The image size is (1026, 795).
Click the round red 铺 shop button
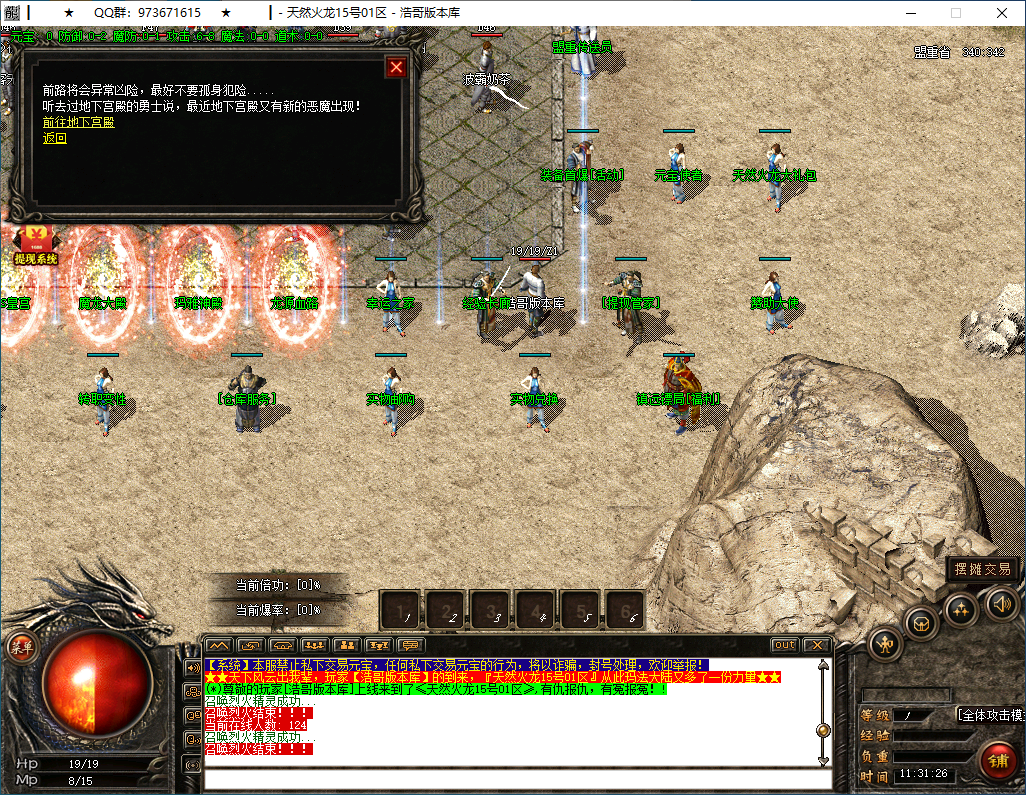pyautogui.click(x=997, y=760)
